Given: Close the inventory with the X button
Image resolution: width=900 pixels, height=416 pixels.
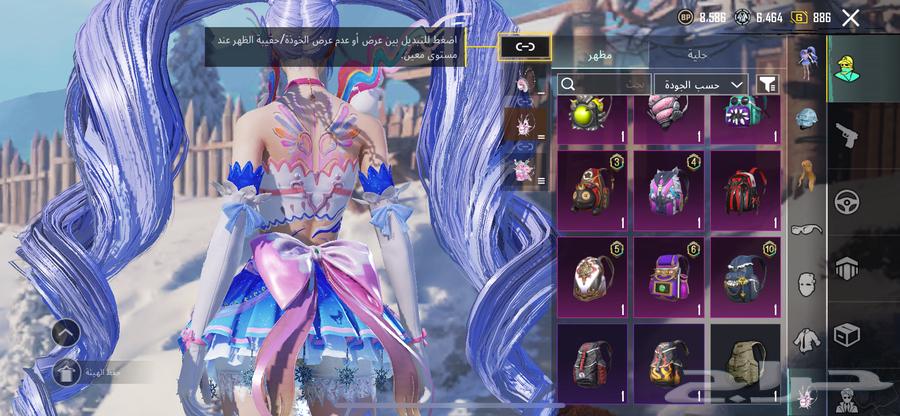Looking at the screenshot, I should point(851,17).
